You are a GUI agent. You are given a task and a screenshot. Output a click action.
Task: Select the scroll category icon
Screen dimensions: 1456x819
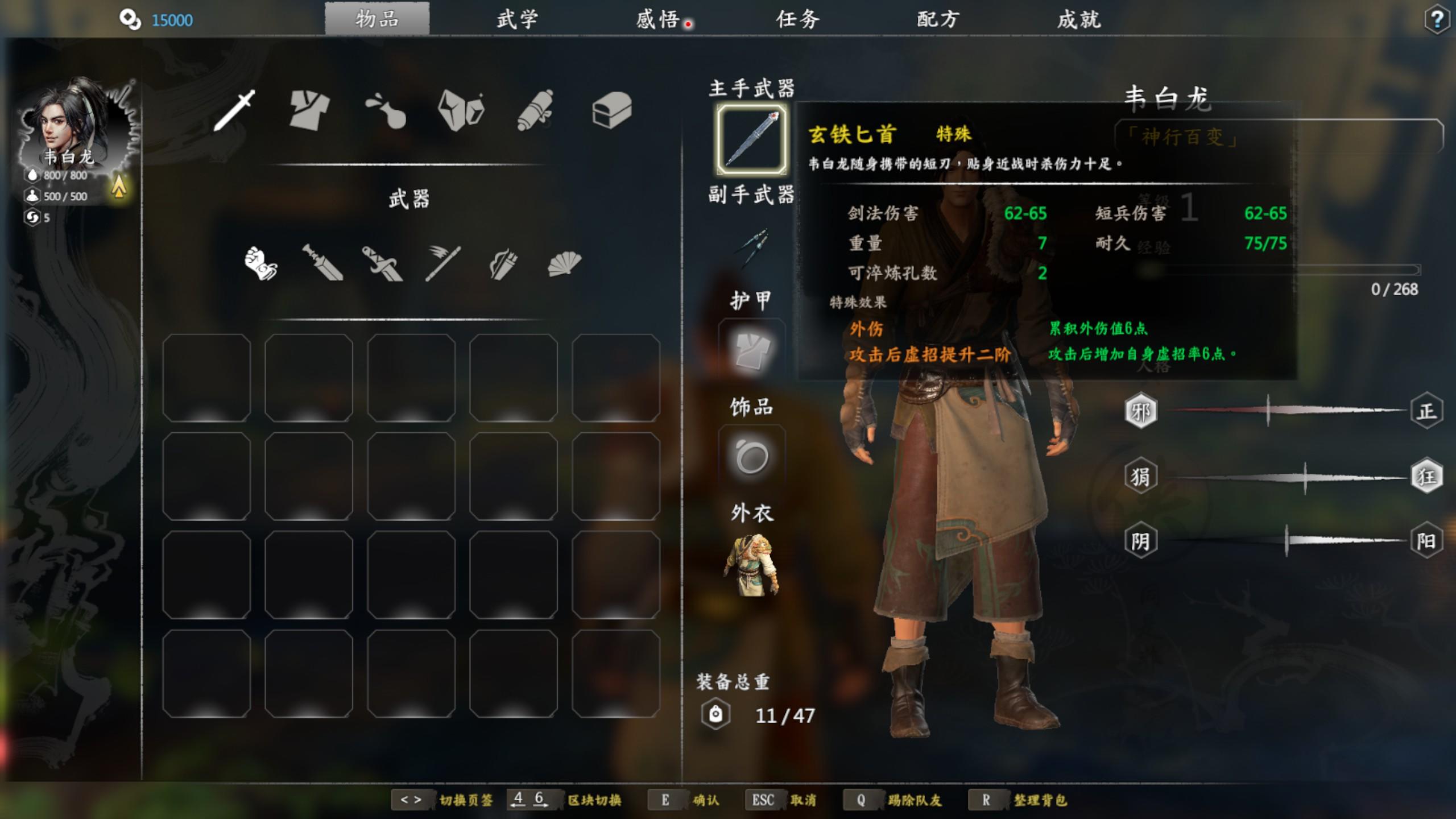[x=535, y=110]
